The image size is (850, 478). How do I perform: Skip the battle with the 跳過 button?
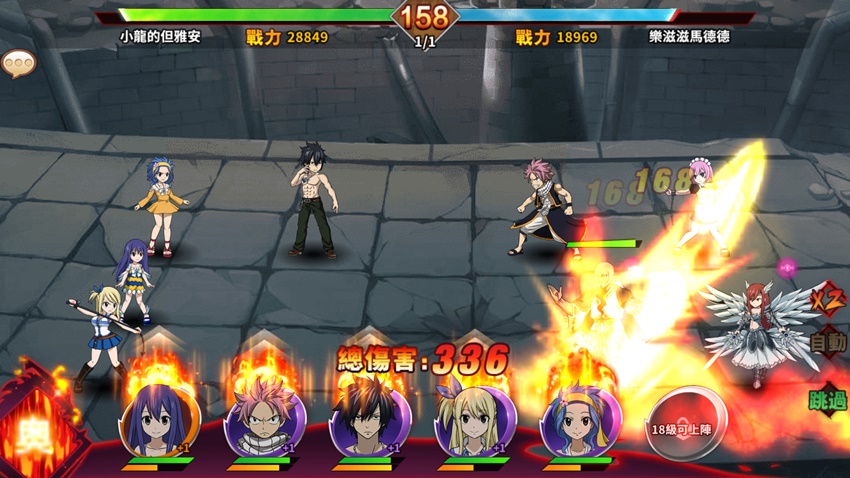point(827,400)
